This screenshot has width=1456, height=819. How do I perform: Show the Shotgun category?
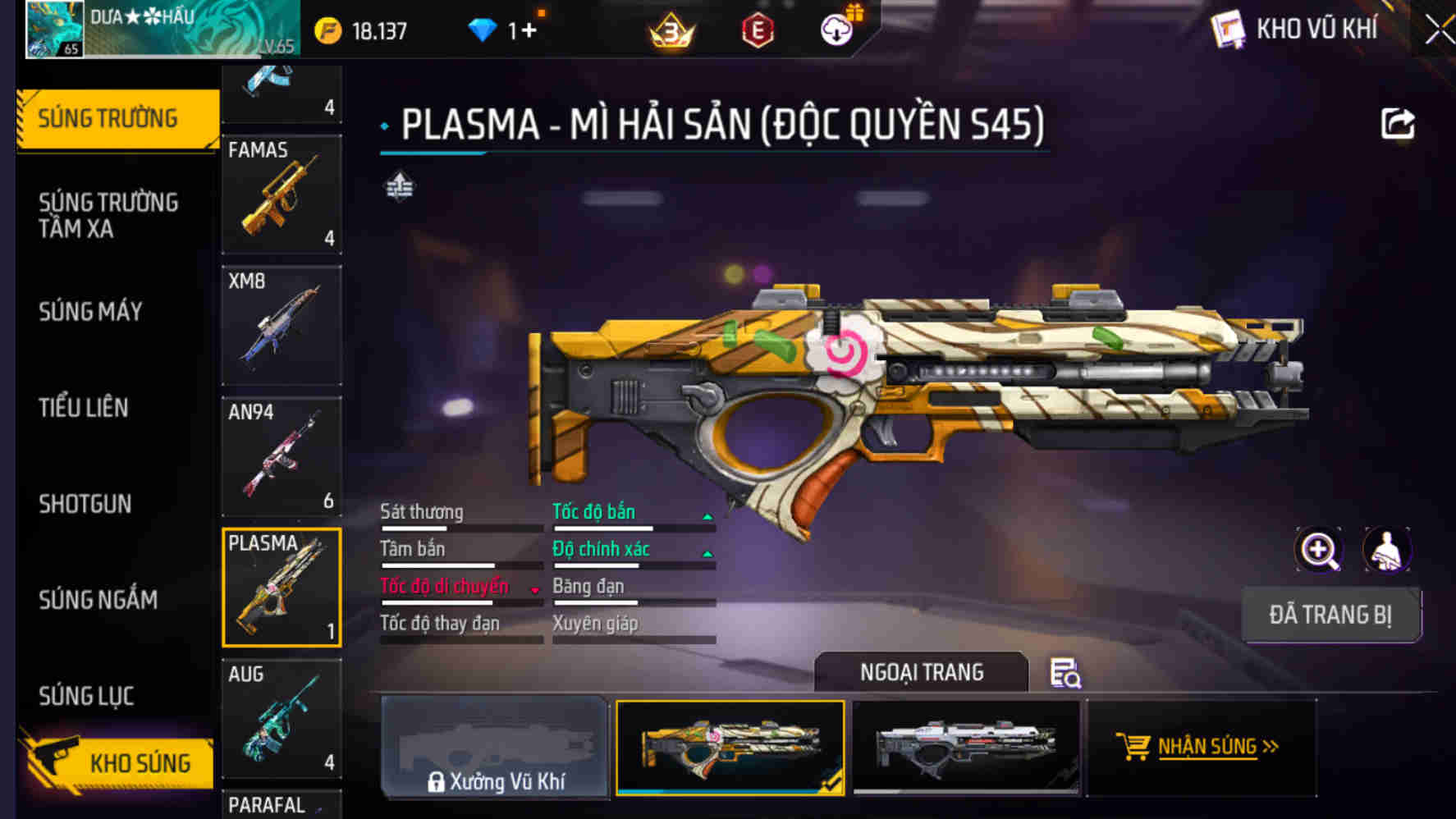(85, 504)
